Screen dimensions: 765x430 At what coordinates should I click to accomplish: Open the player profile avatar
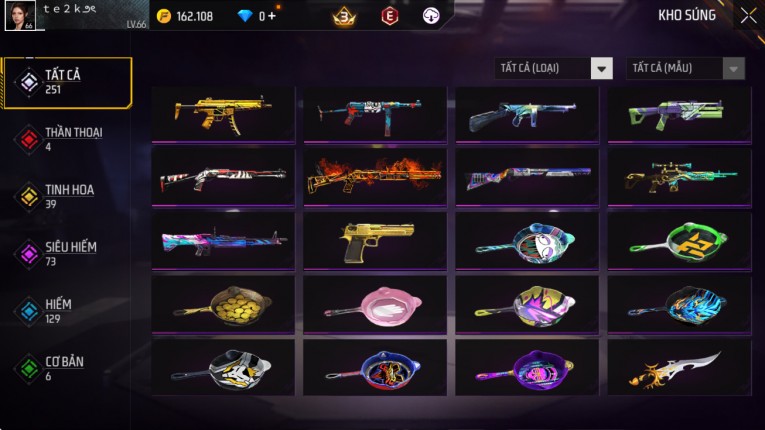pyautogui.click(x=20, y=15)
